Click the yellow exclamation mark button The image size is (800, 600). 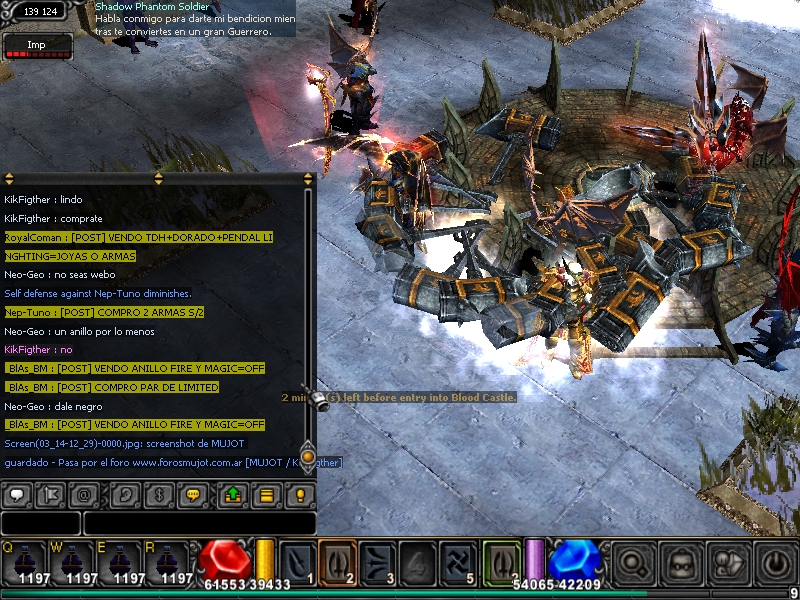tap(299, 494)
